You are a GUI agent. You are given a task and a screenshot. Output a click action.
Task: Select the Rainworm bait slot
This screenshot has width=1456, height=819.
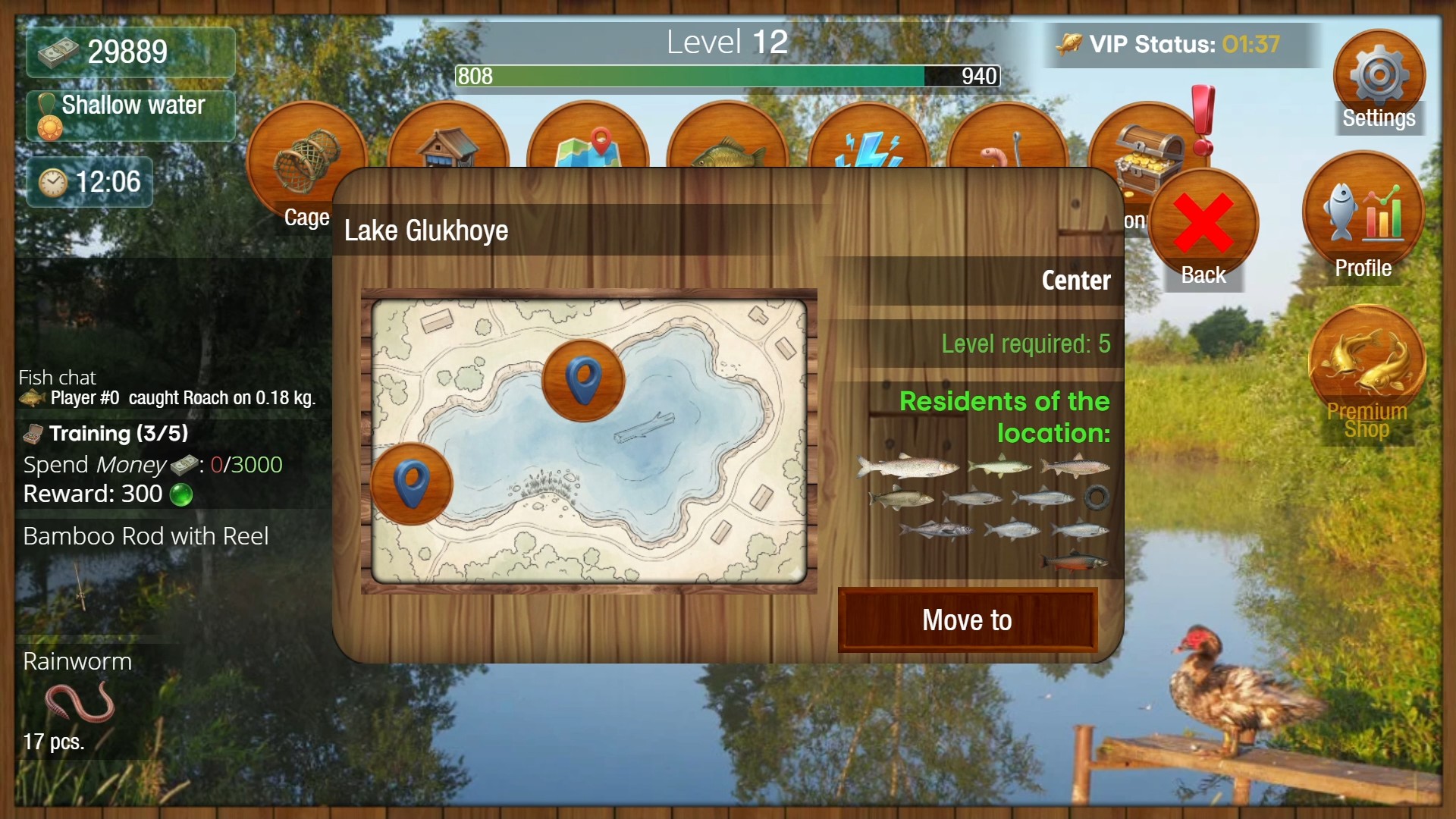point(83,698)
